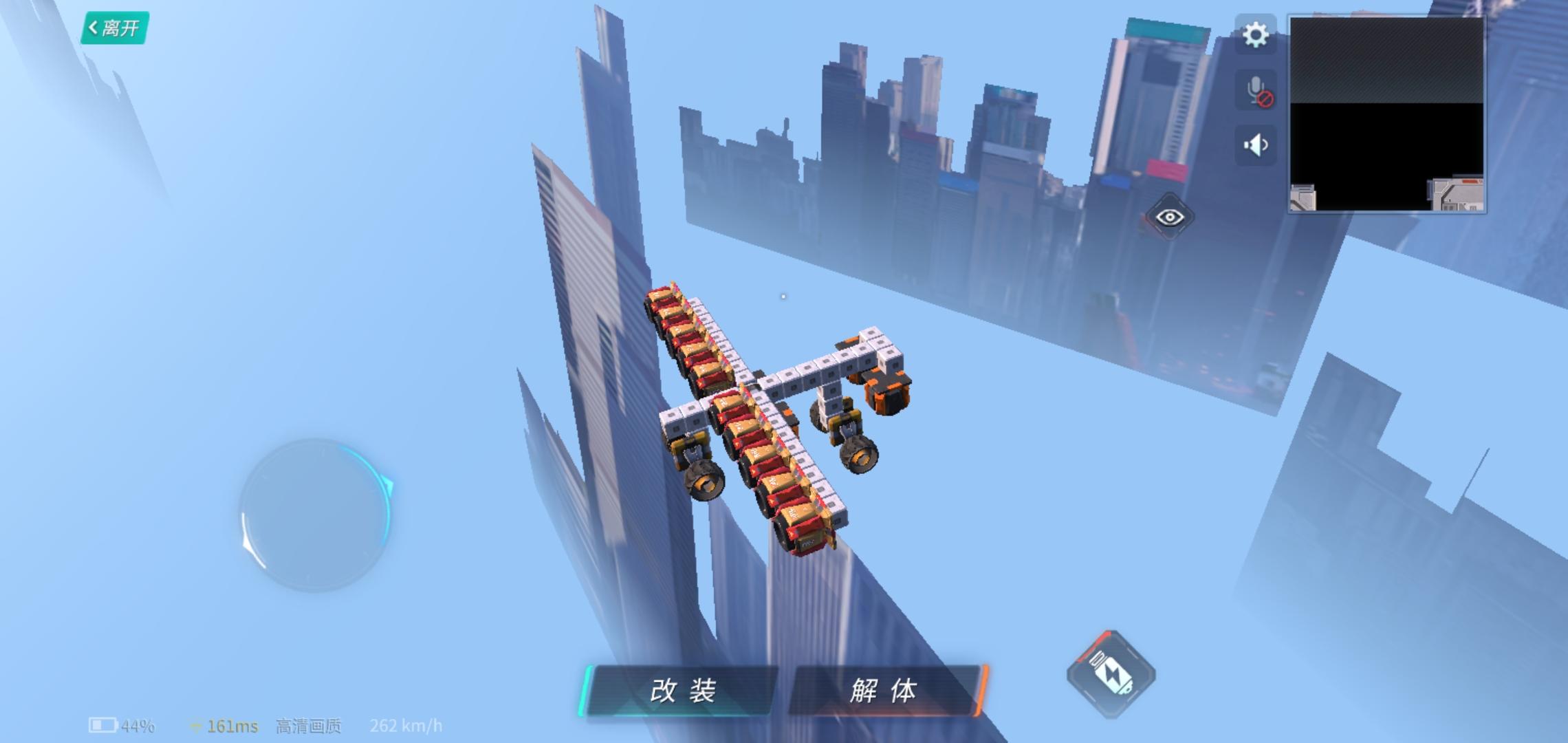Screen dimensions: 1568x743
Task: Toggle spectator view with the eye icon
Action: coord(1171,217)
